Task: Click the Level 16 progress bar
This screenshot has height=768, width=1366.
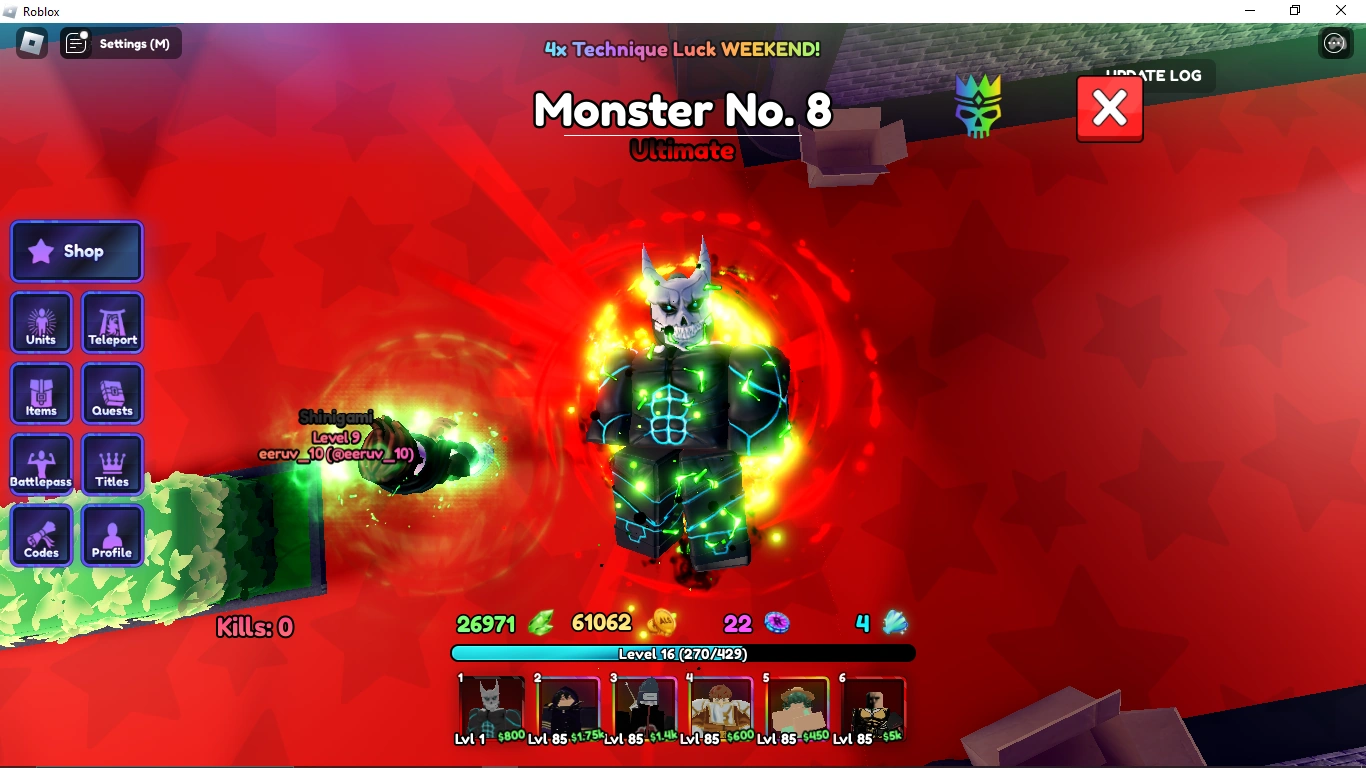Action: click(x=683, y=653)
